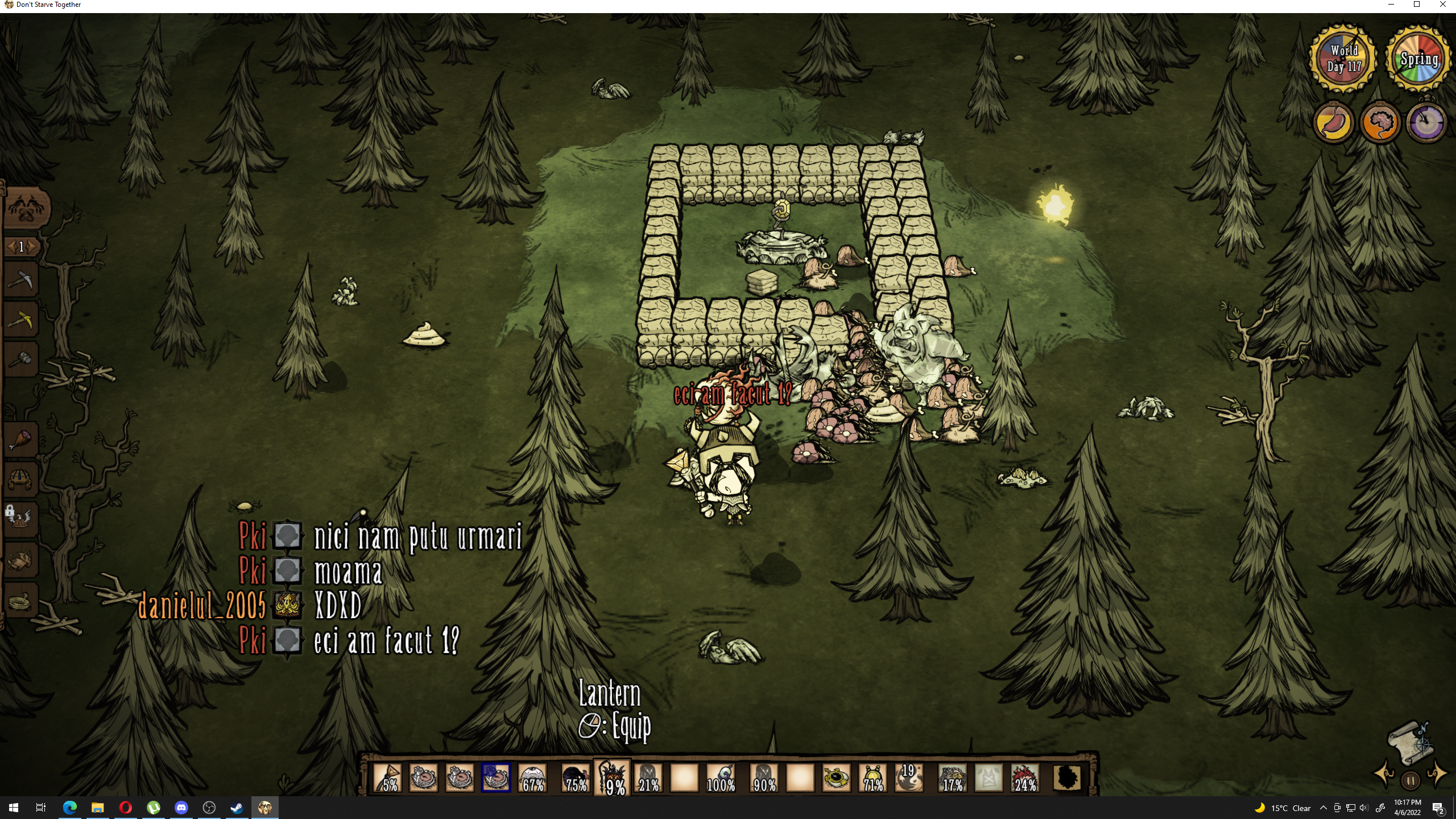Pause the game with the pause button

(1410, 781)
